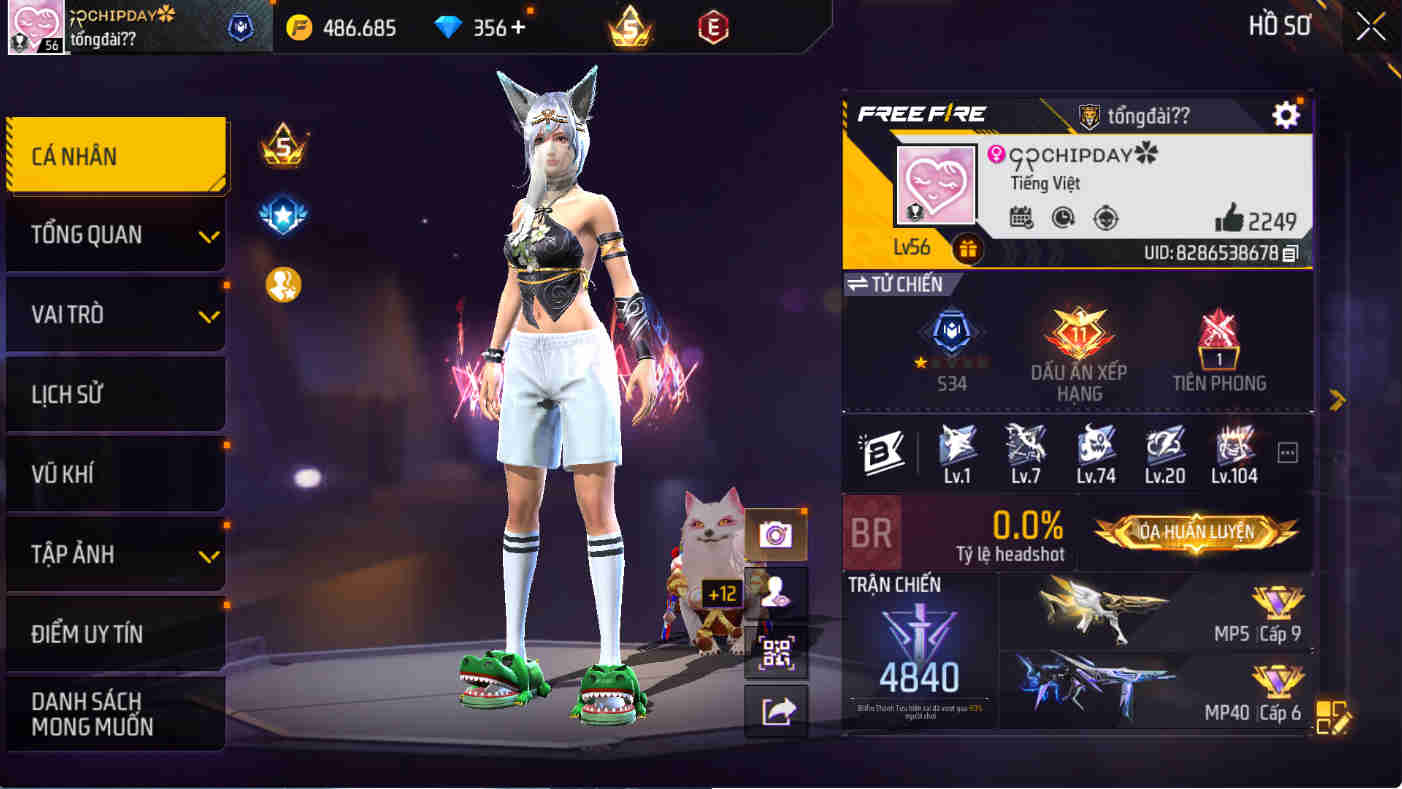The image size is (1402, 789).
Task: Switch to the VŨ KHÍ tab
Action: [115, 473]
